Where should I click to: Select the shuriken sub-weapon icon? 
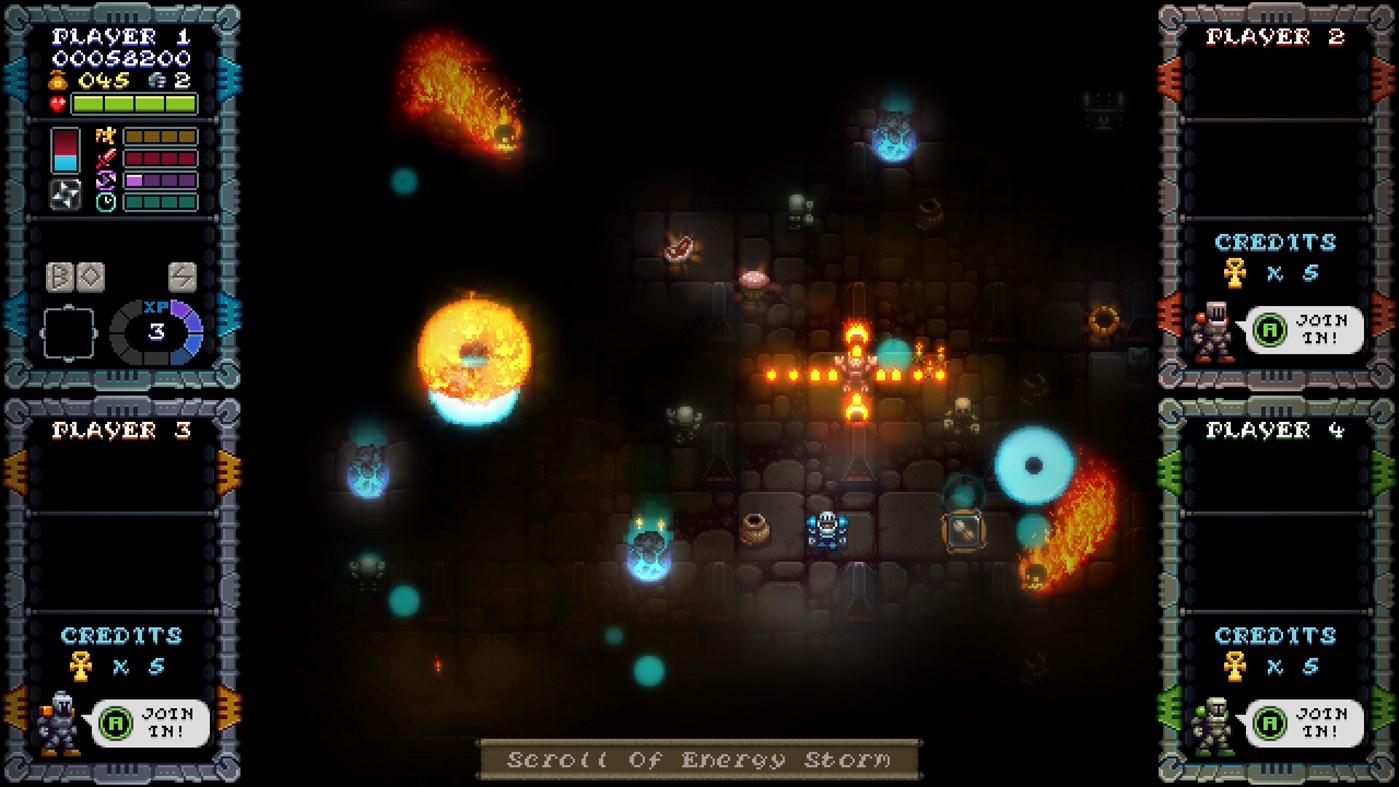pyautogui.click(x=65, y=194)
